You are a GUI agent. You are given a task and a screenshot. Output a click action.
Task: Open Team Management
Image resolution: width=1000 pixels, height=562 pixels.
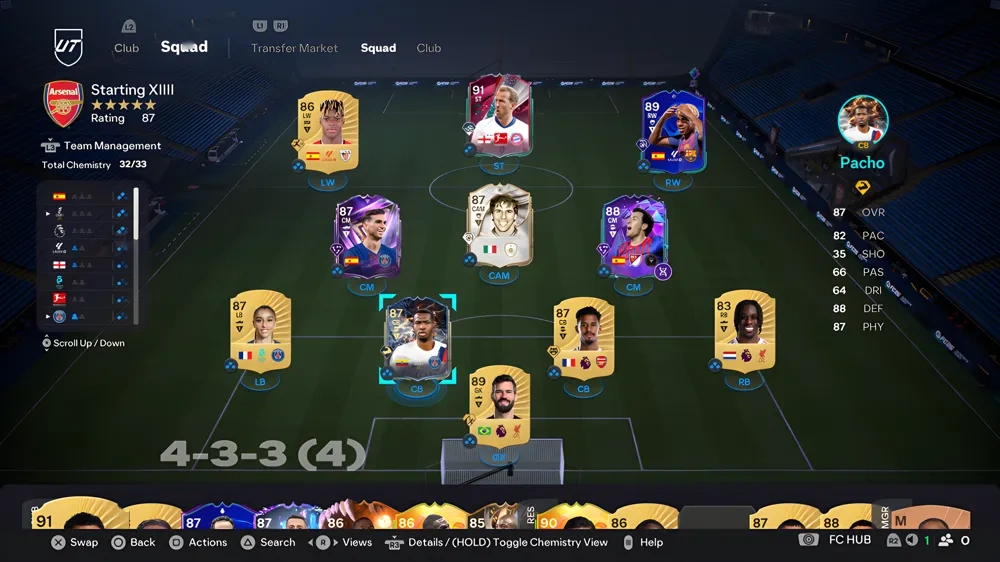click(112, 146)
